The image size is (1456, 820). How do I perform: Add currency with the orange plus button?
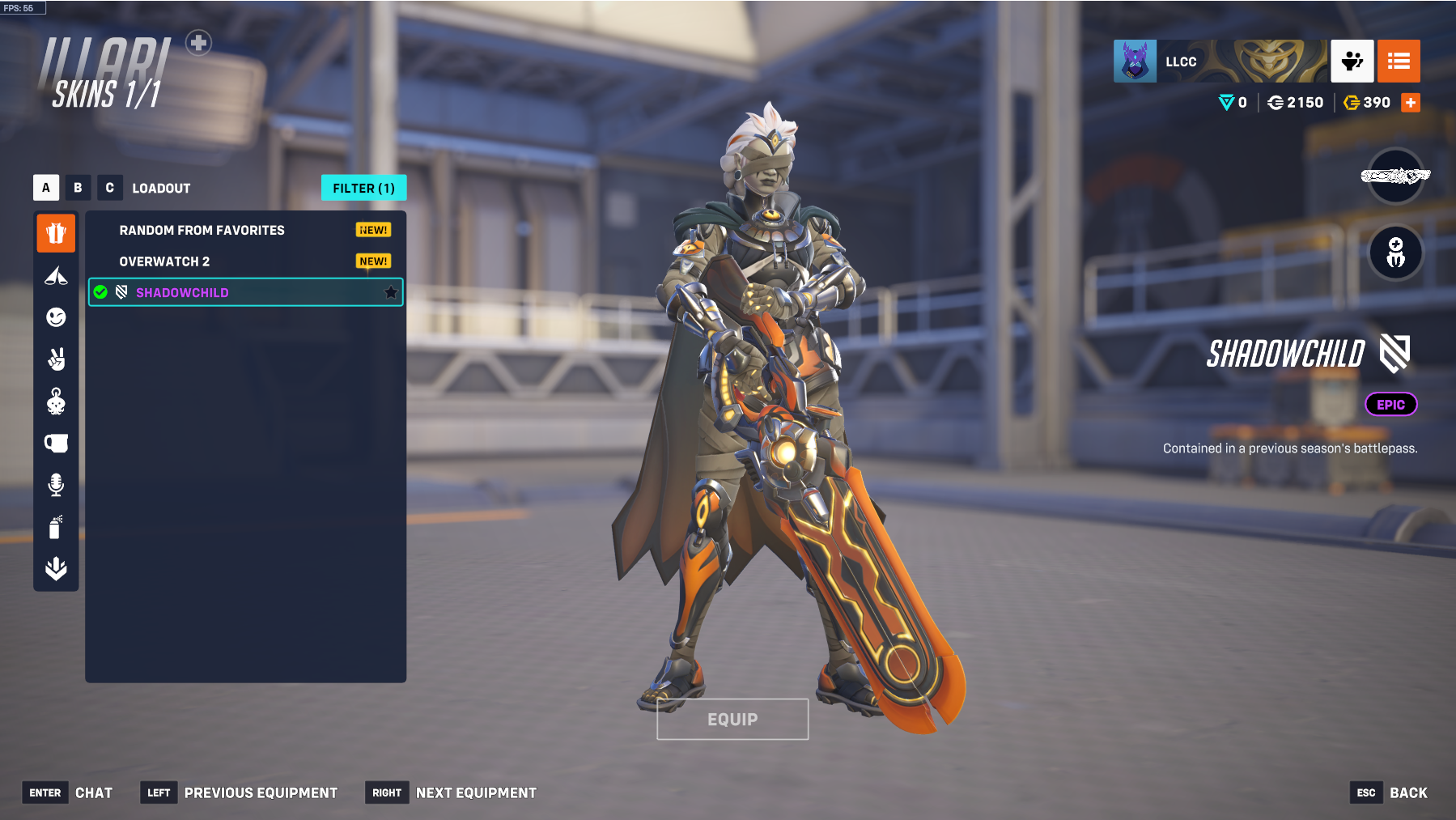1411,103
